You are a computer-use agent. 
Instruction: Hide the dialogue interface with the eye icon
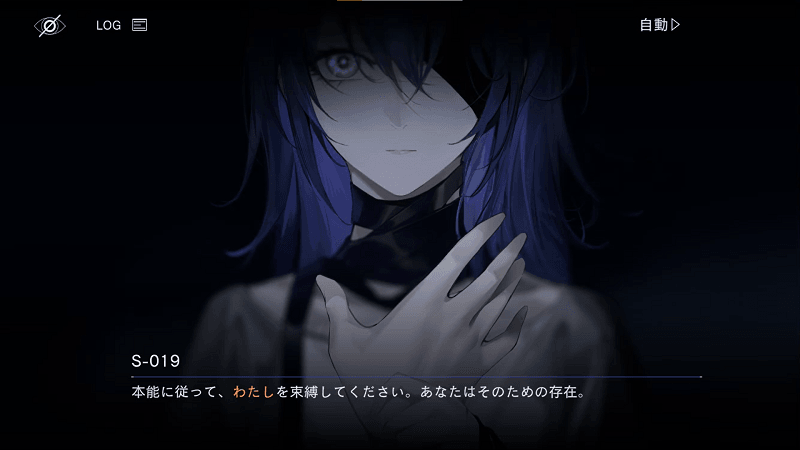[49, 26]
